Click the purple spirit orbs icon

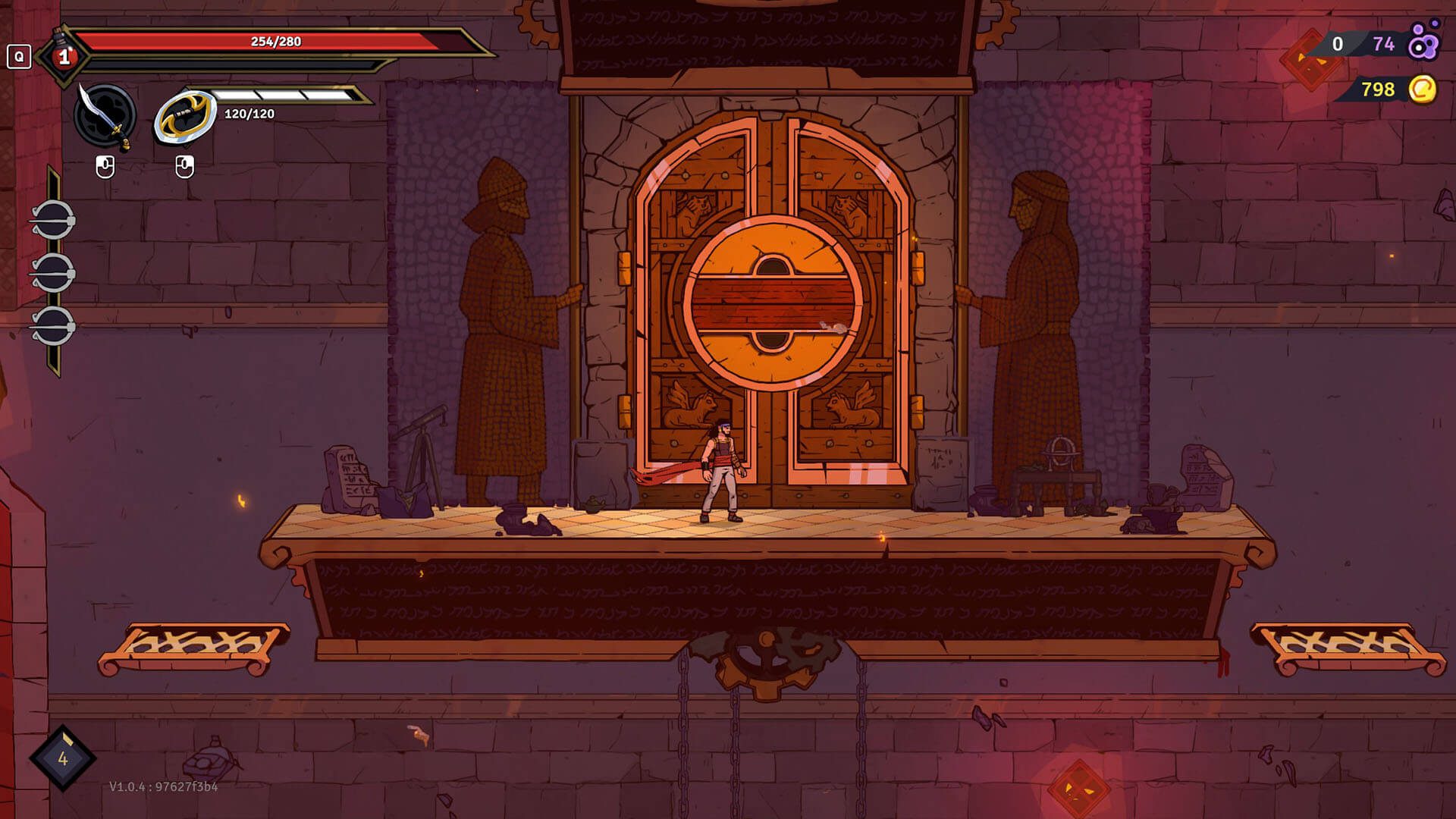click(x=1423, y=42)
